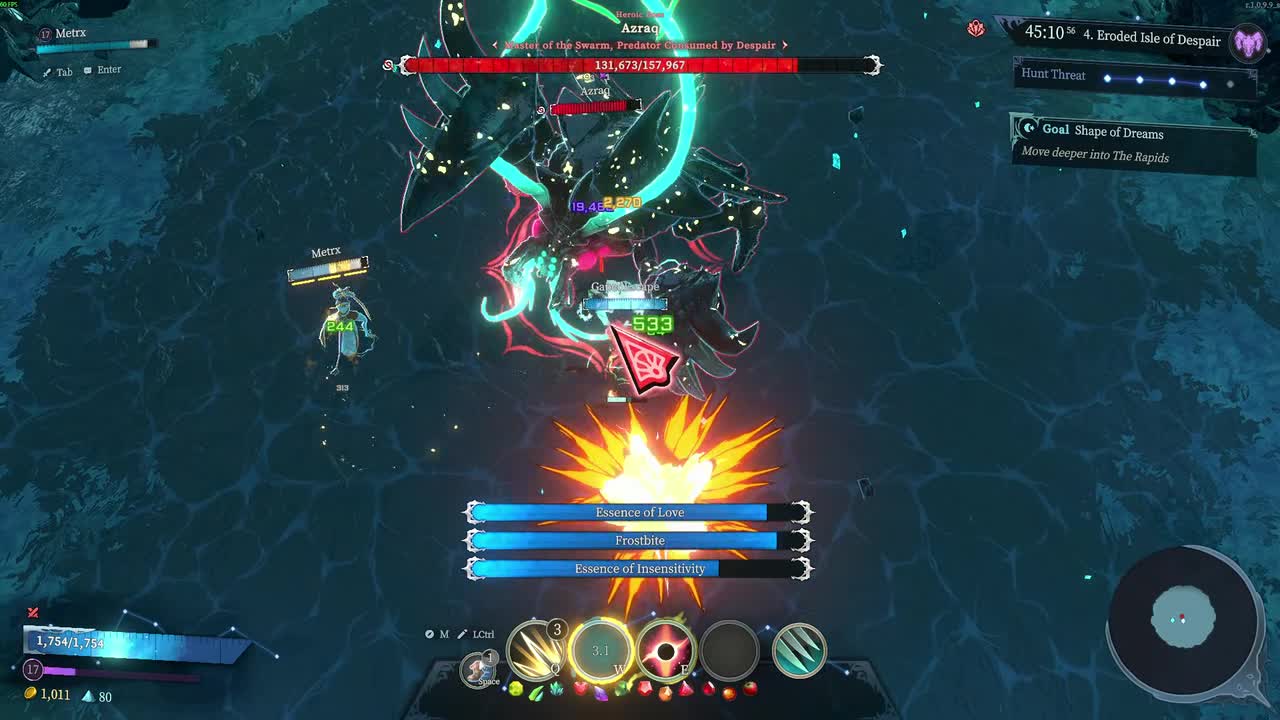This screenshot has height=720, width=1280.
Task: Click the compass map icon
Action: click(430, 634)
